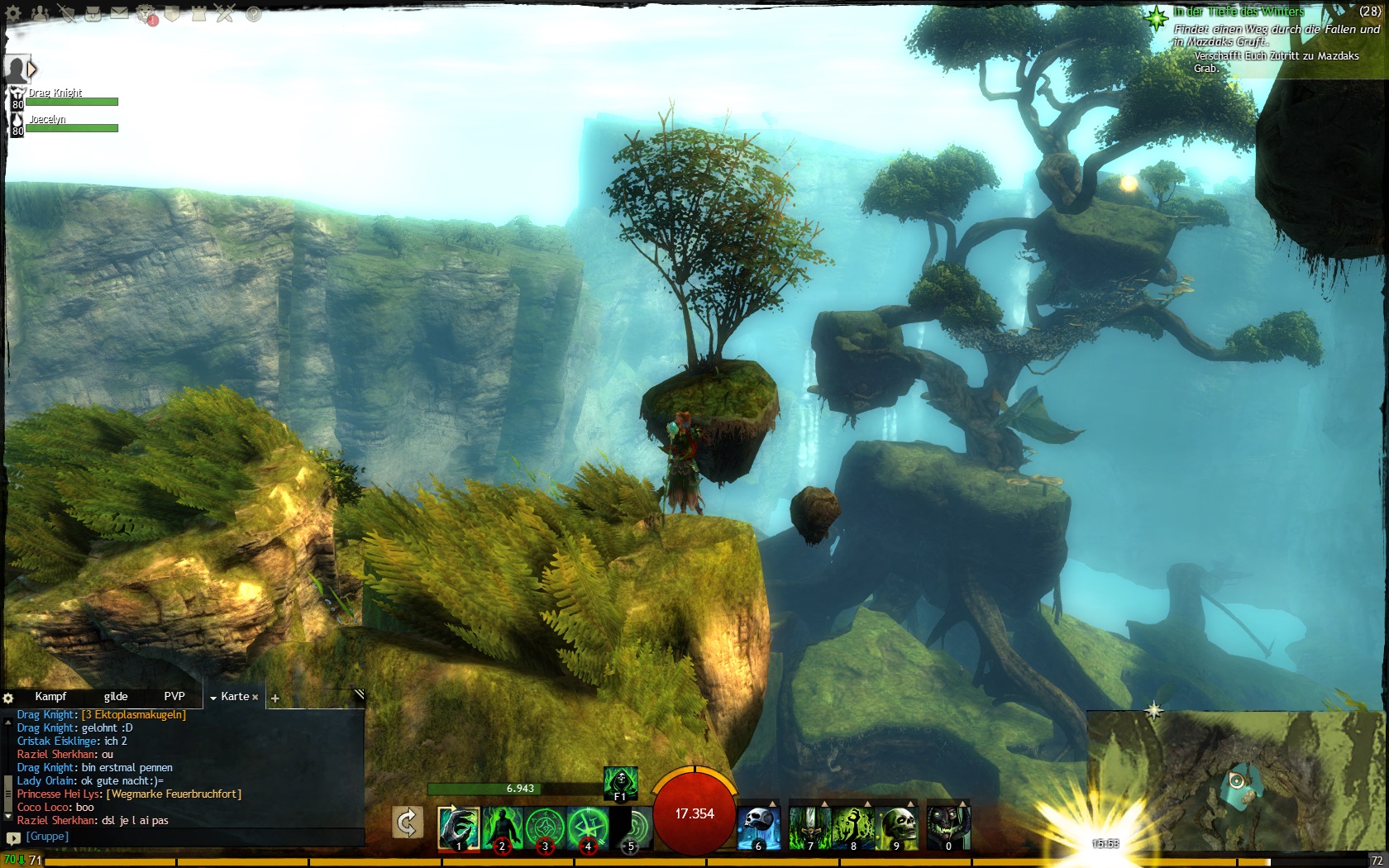1389x868 pixels.
Task: Click the help question mark icon
Action: (x=254, y=14)
